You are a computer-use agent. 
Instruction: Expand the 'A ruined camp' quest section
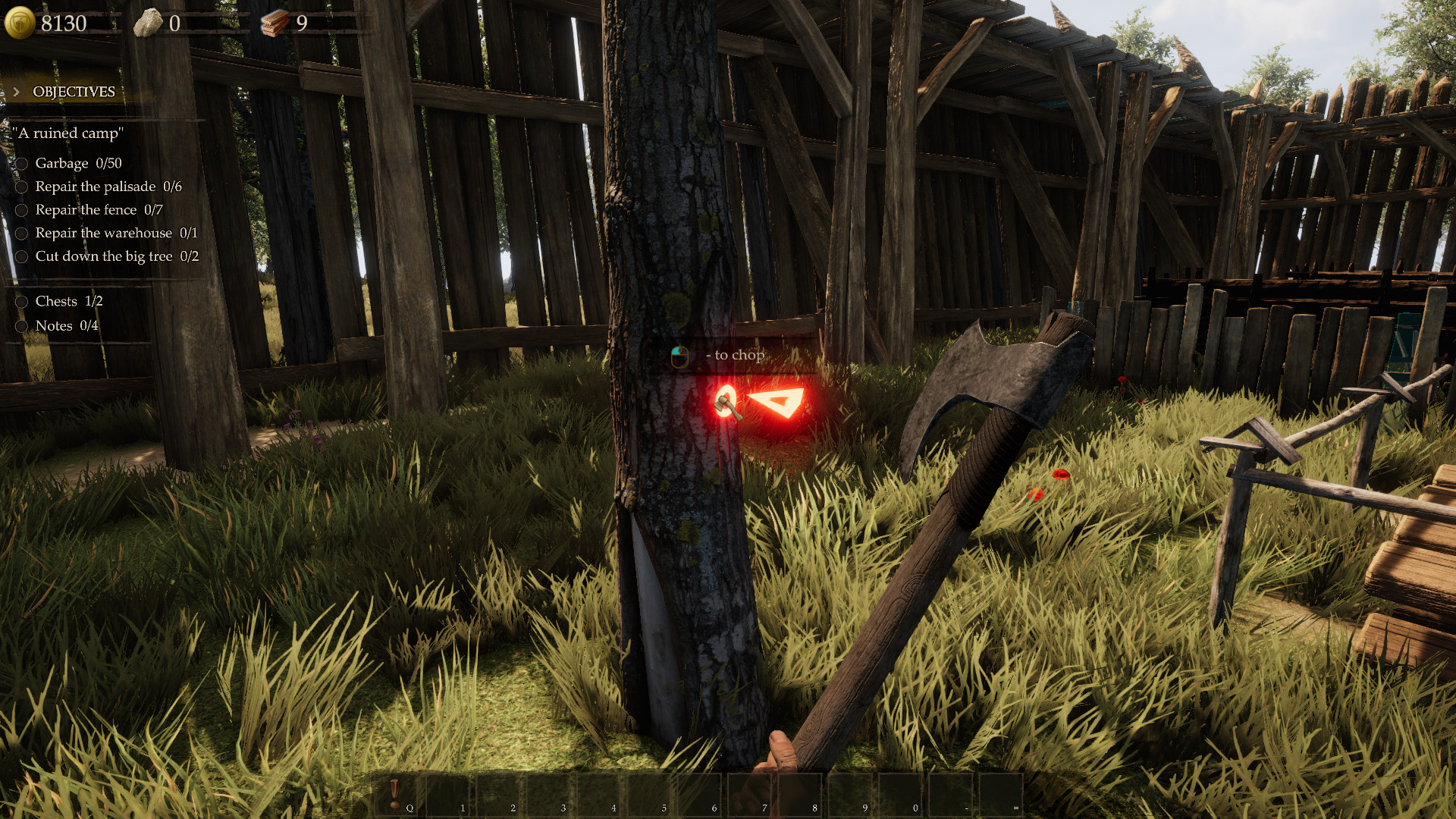tap(67, 133)
